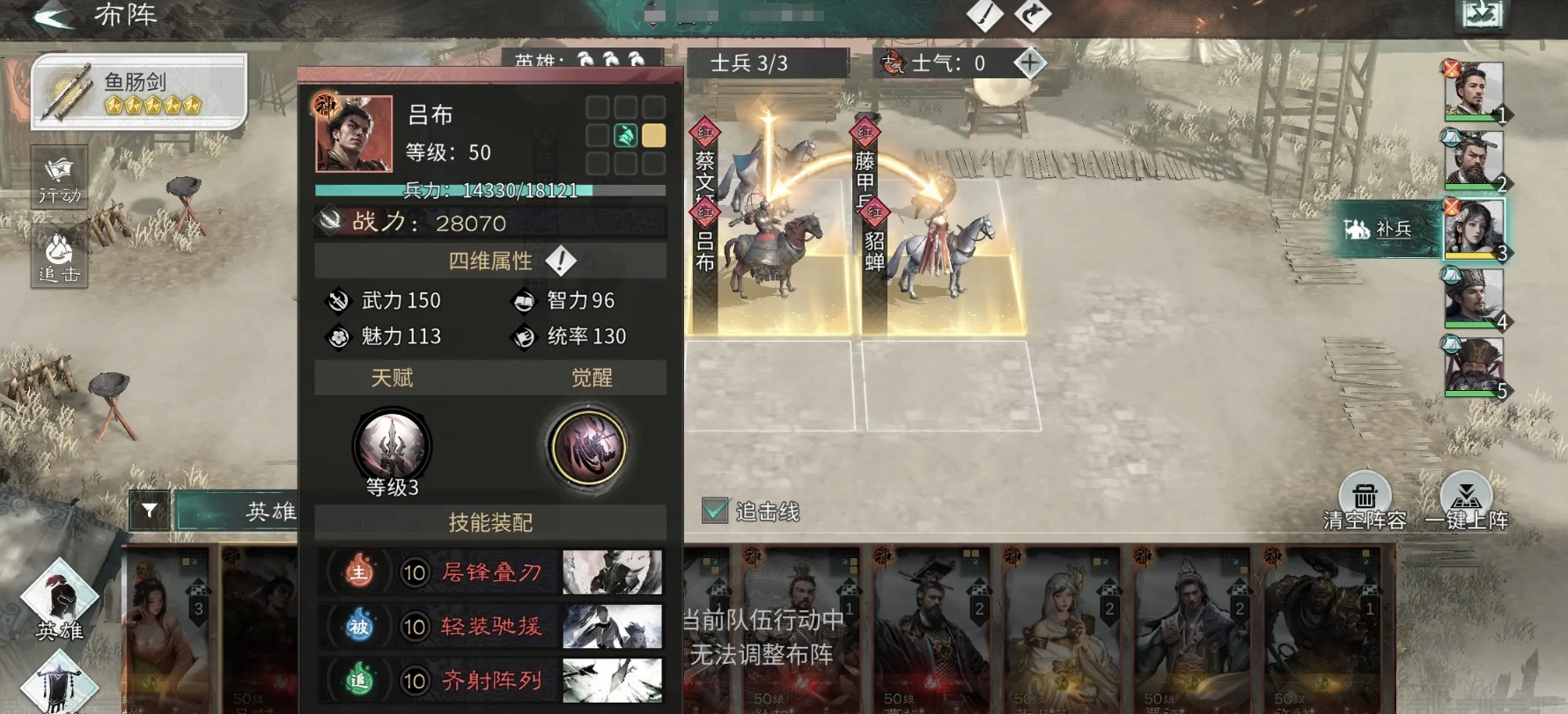Click the back arrow beside 布阵 title

pos(55,17)
